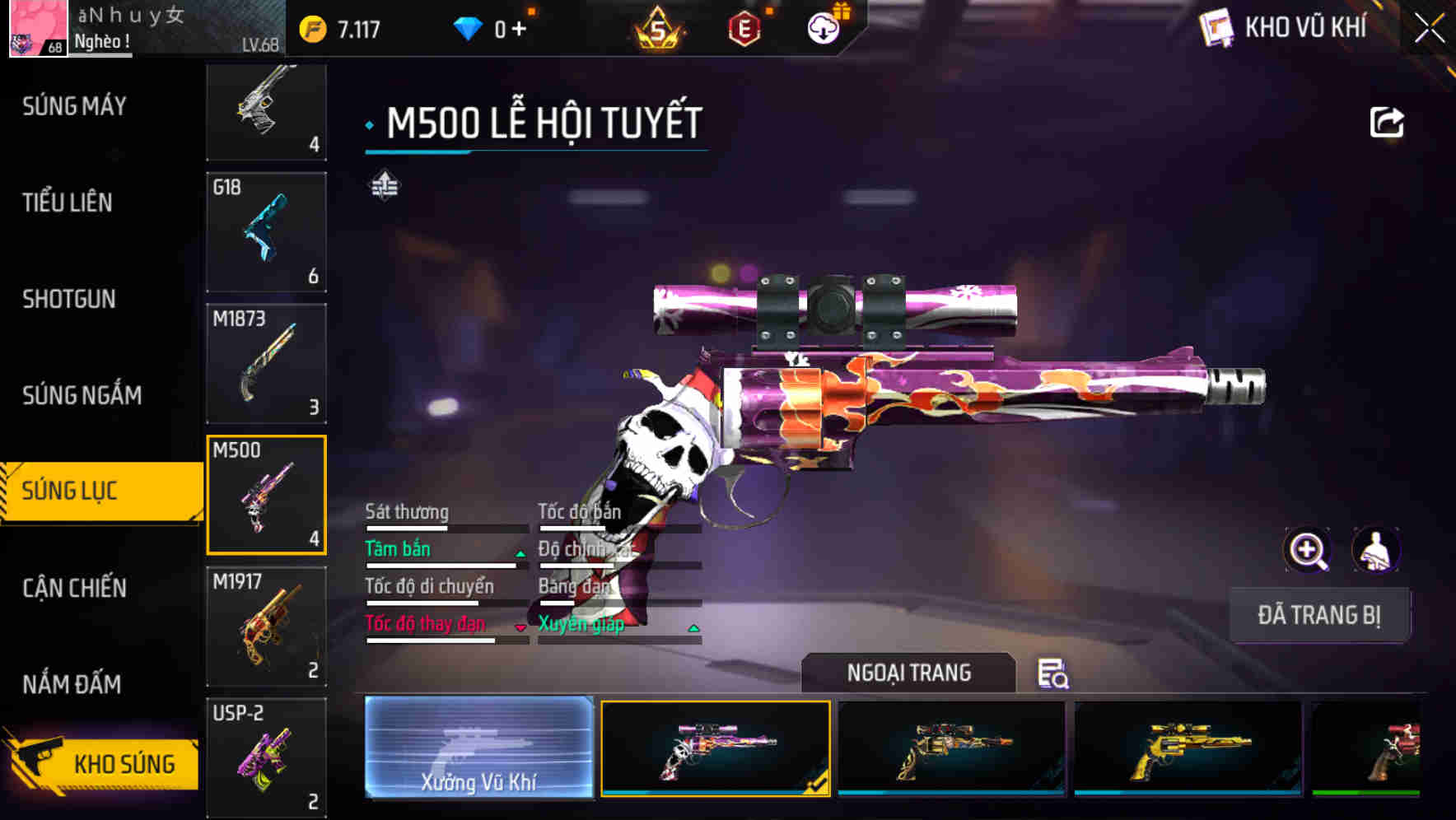Image resolution: width=1456 pixels, height=820 pixels.
Task: Switch to the Ngoại Trang tab
Action: pyautogui.click(x=908, y=673)
